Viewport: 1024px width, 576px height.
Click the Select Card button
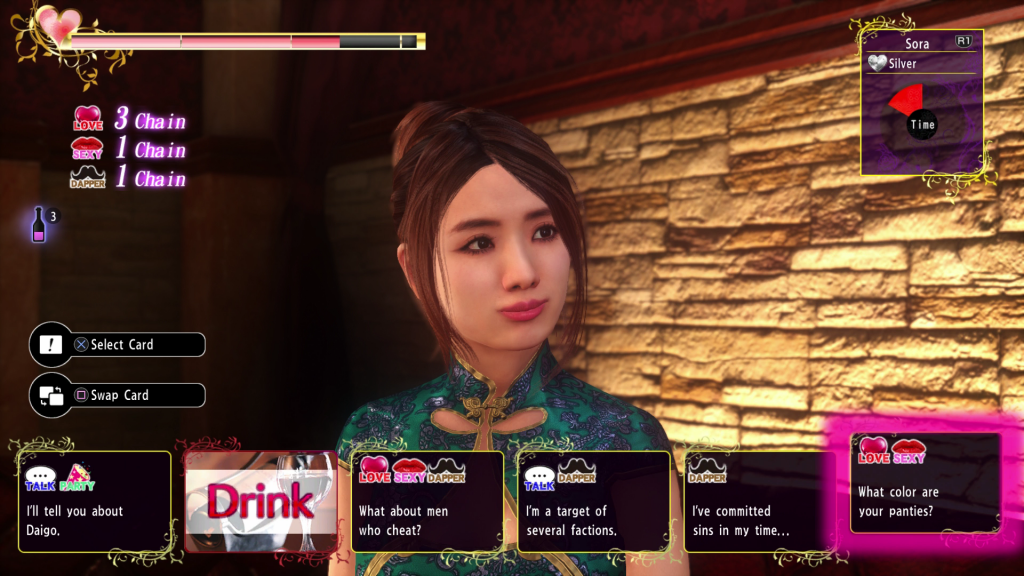[118, 345]
